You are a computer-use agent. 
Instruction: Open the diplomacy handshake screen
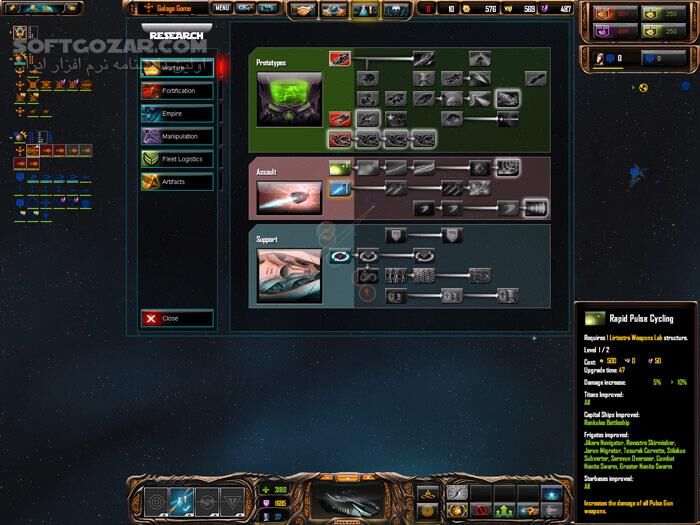pyautogui.click(x=302, y=9)
